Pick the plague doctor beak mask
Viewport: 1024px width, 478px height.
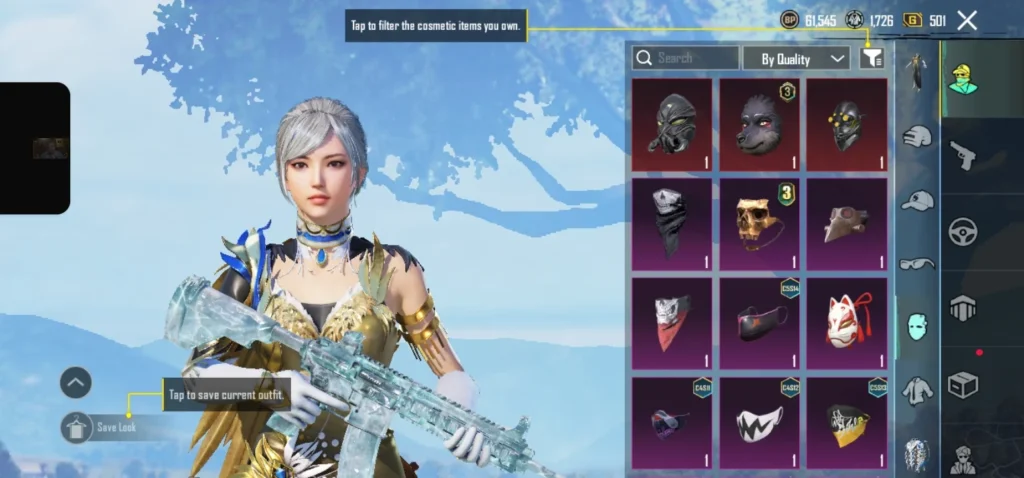[x=846, y=224]
